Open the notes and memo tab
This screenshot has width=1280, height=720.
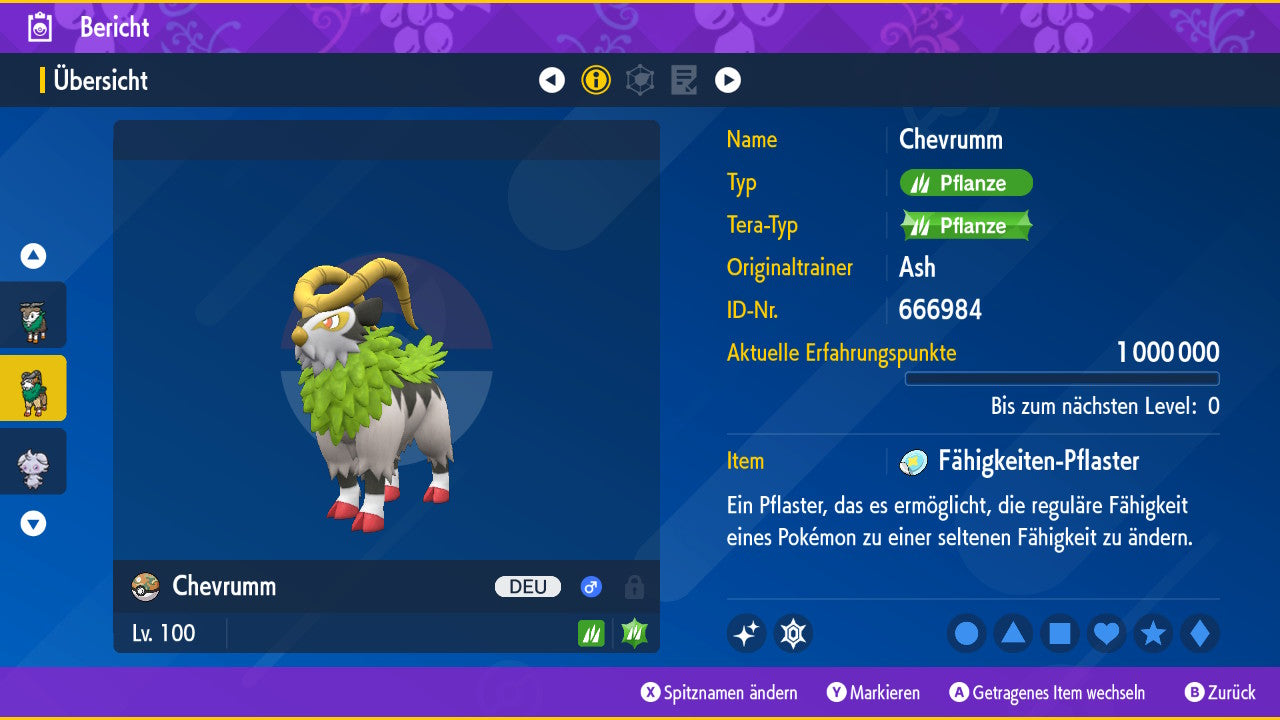(684, 80)
